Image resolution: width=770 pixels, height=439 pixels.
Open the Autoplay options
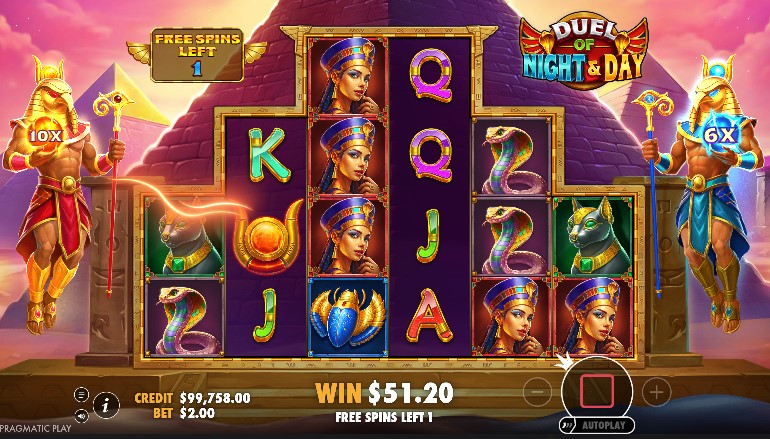point(606,424)
